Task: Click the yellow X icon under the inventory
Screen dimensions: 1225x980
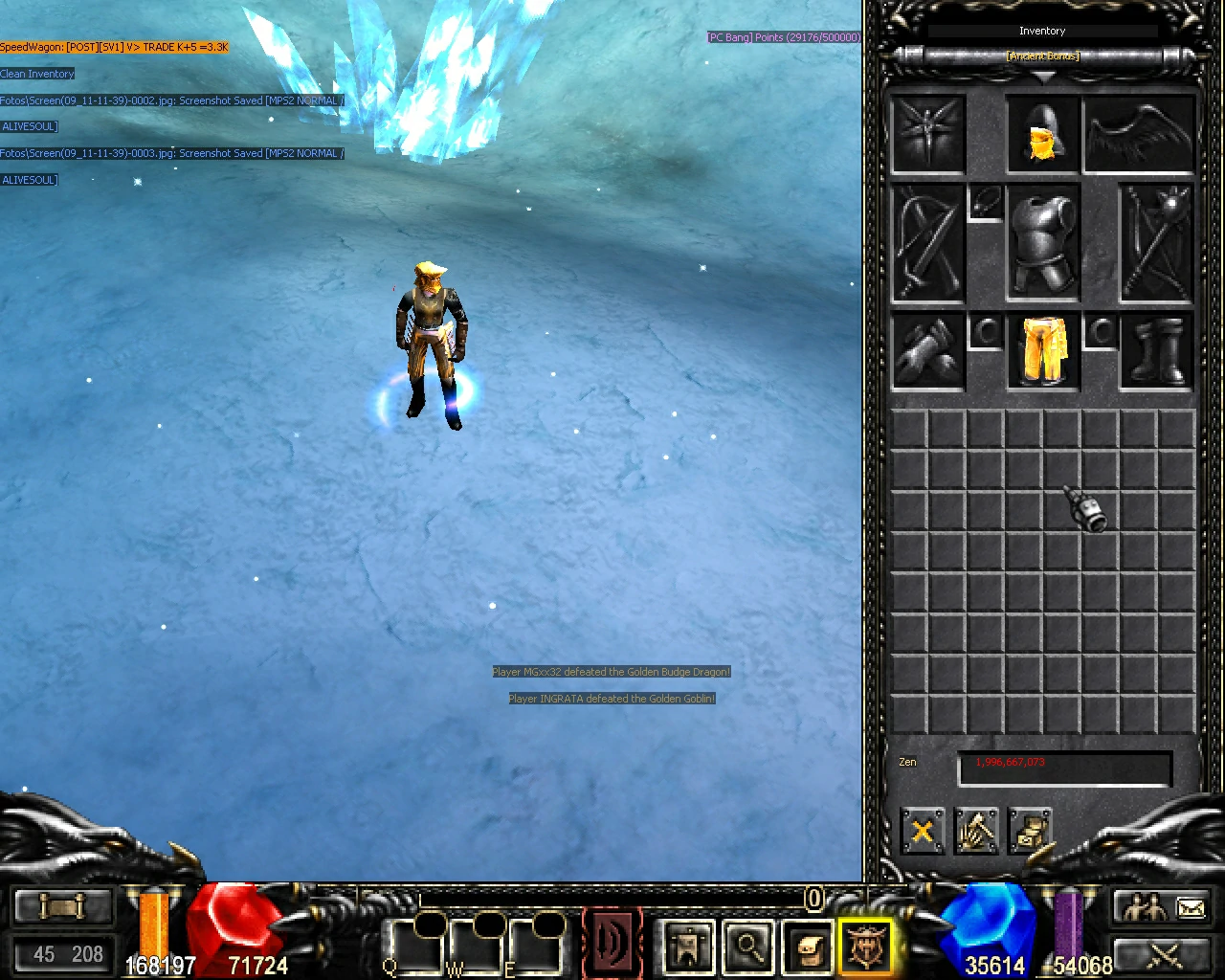Action: click(922, 832)
